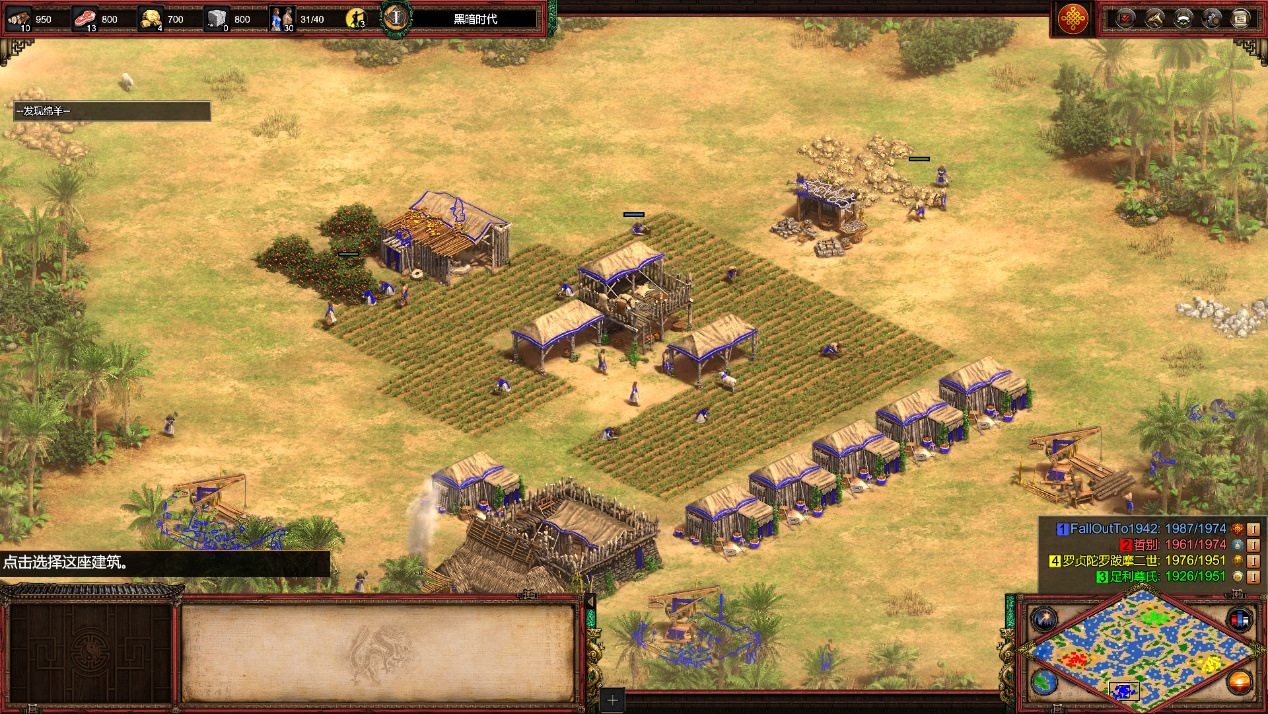
Task: Open the game settings gear button
Action: click(x=1212, y=18)
